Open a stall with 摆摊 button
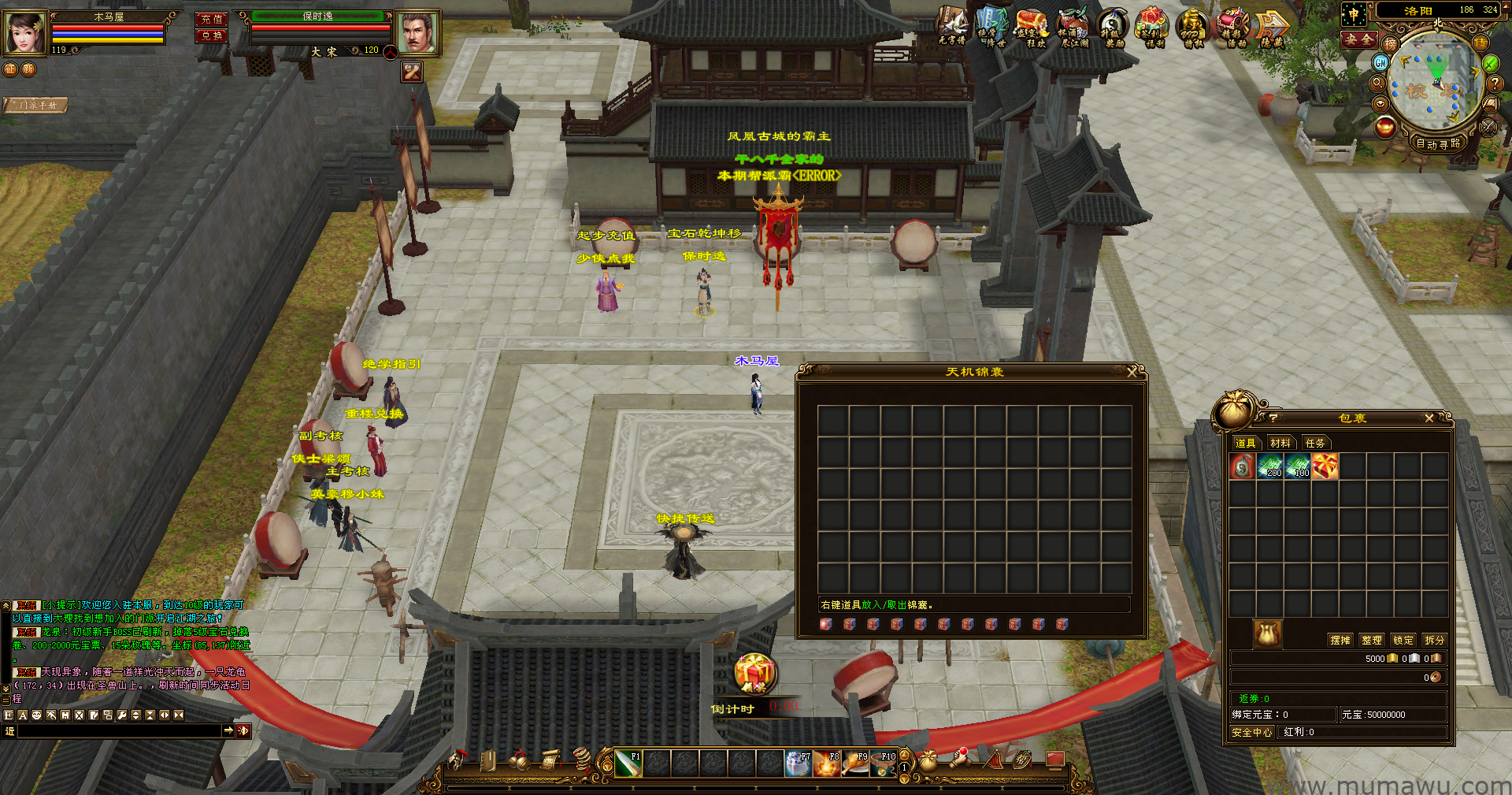1512x795 pixels. (x=1340, y=641)
